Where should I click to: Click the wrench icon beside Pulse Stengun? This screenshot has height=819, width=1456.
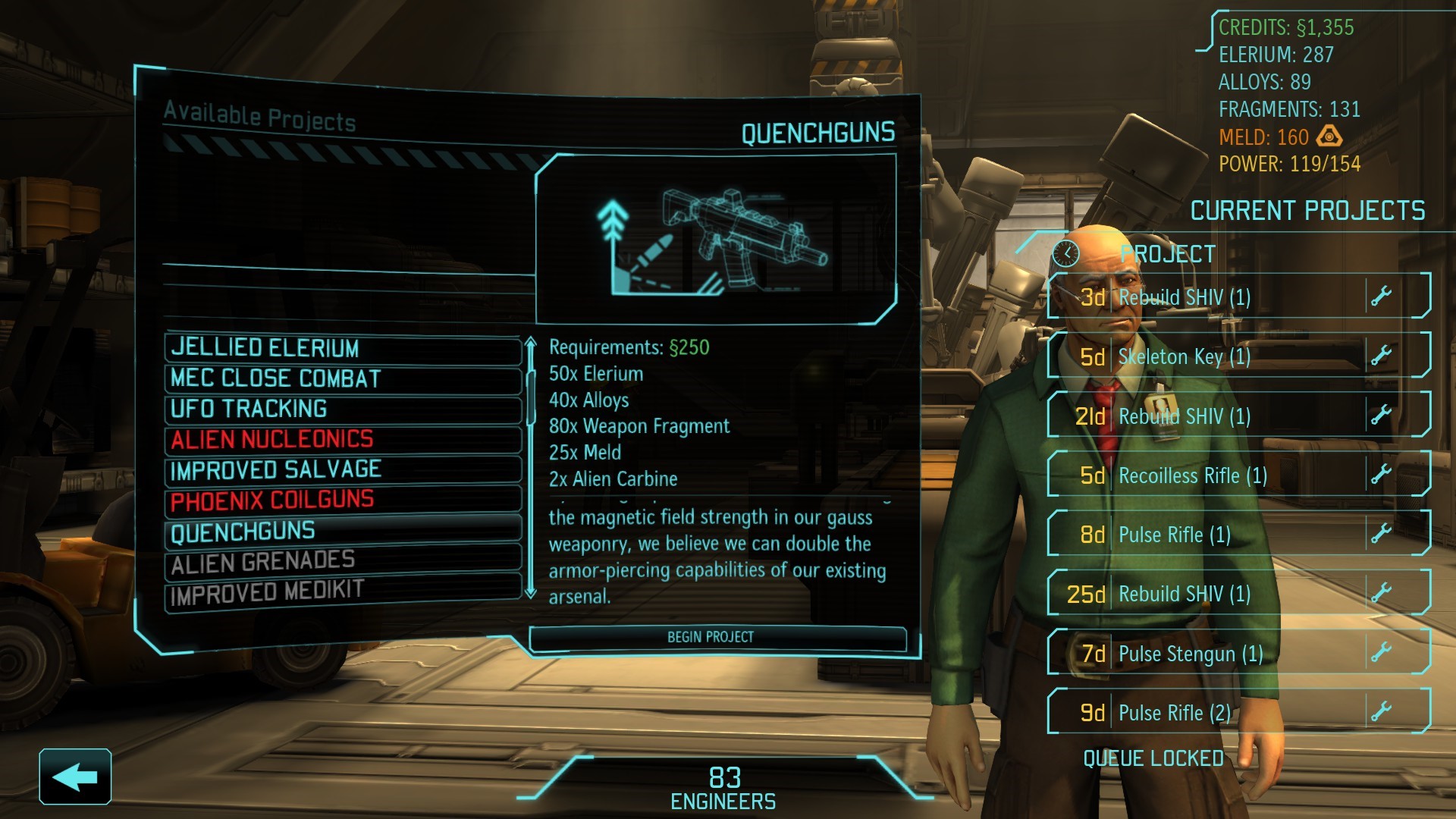click(x=1382, y=652)
